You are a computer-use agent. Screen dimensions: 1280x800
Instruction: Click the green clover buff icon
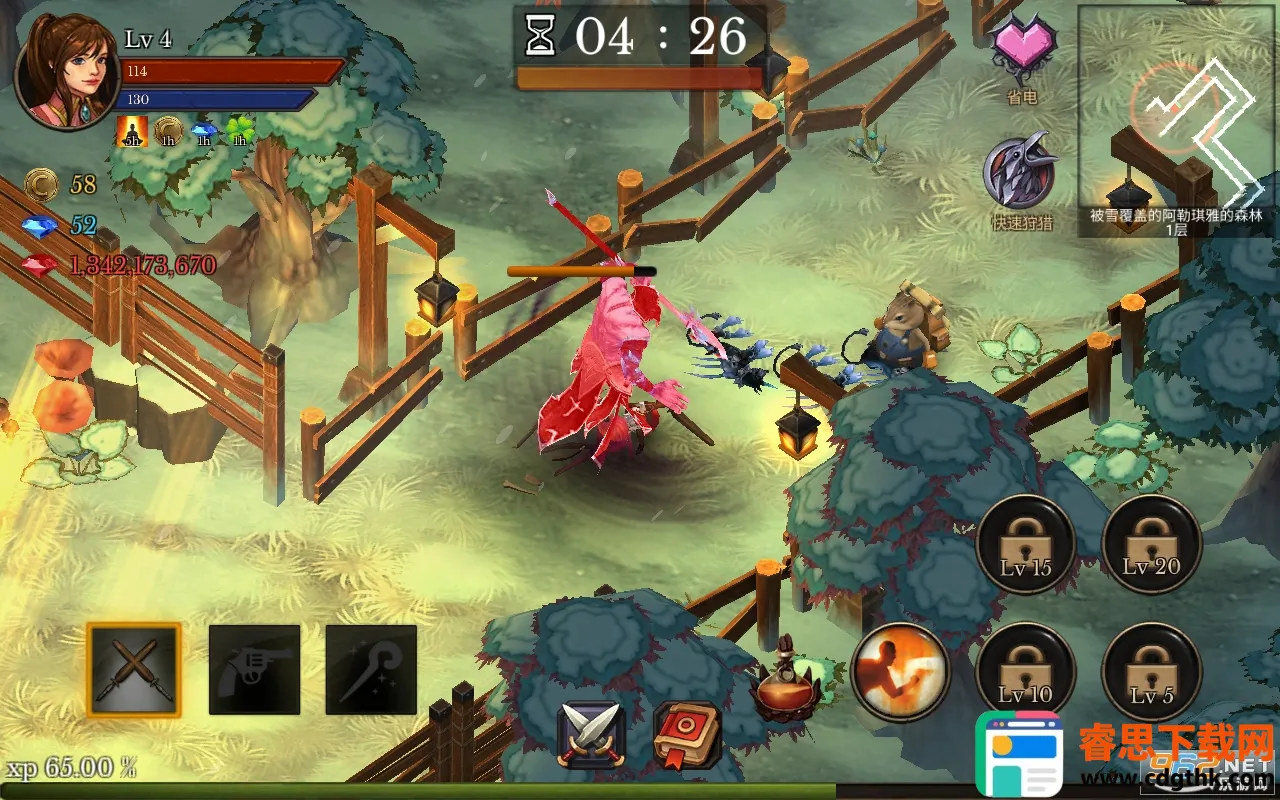point(240,131)
